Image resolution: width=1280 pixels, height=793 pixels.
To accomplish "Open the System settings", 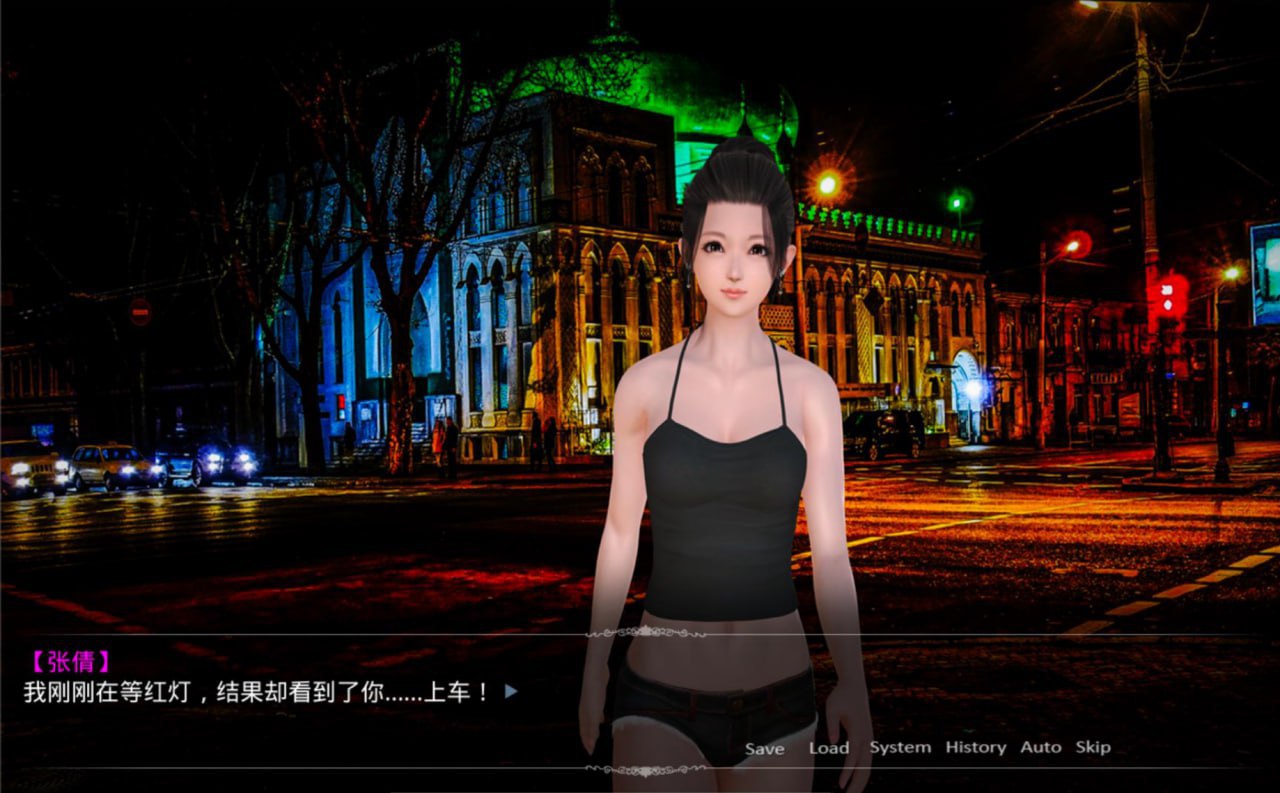I will tap(899, 747).
